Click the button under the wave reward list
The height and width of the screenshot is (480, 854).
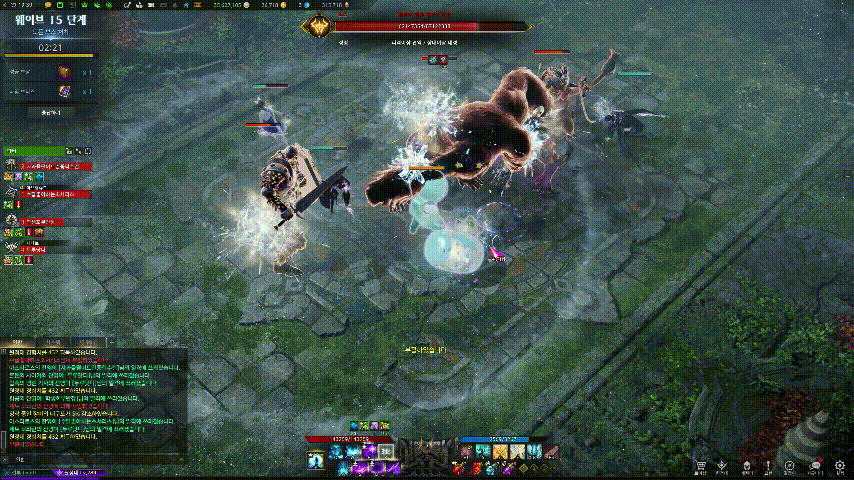pyautogui.click(x=48, y=113)
